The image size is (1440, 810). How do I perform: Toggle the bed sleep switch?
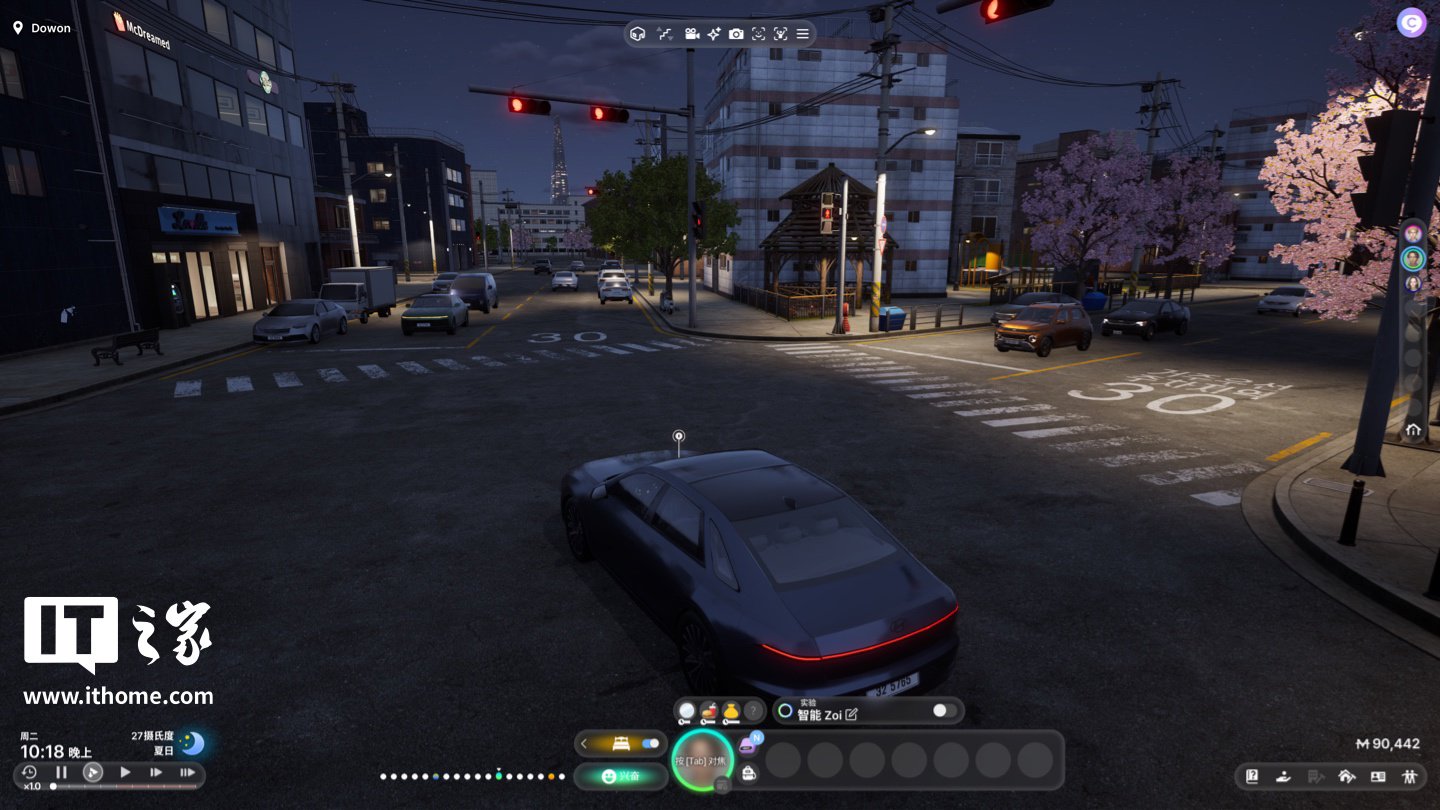pos(651,743)
